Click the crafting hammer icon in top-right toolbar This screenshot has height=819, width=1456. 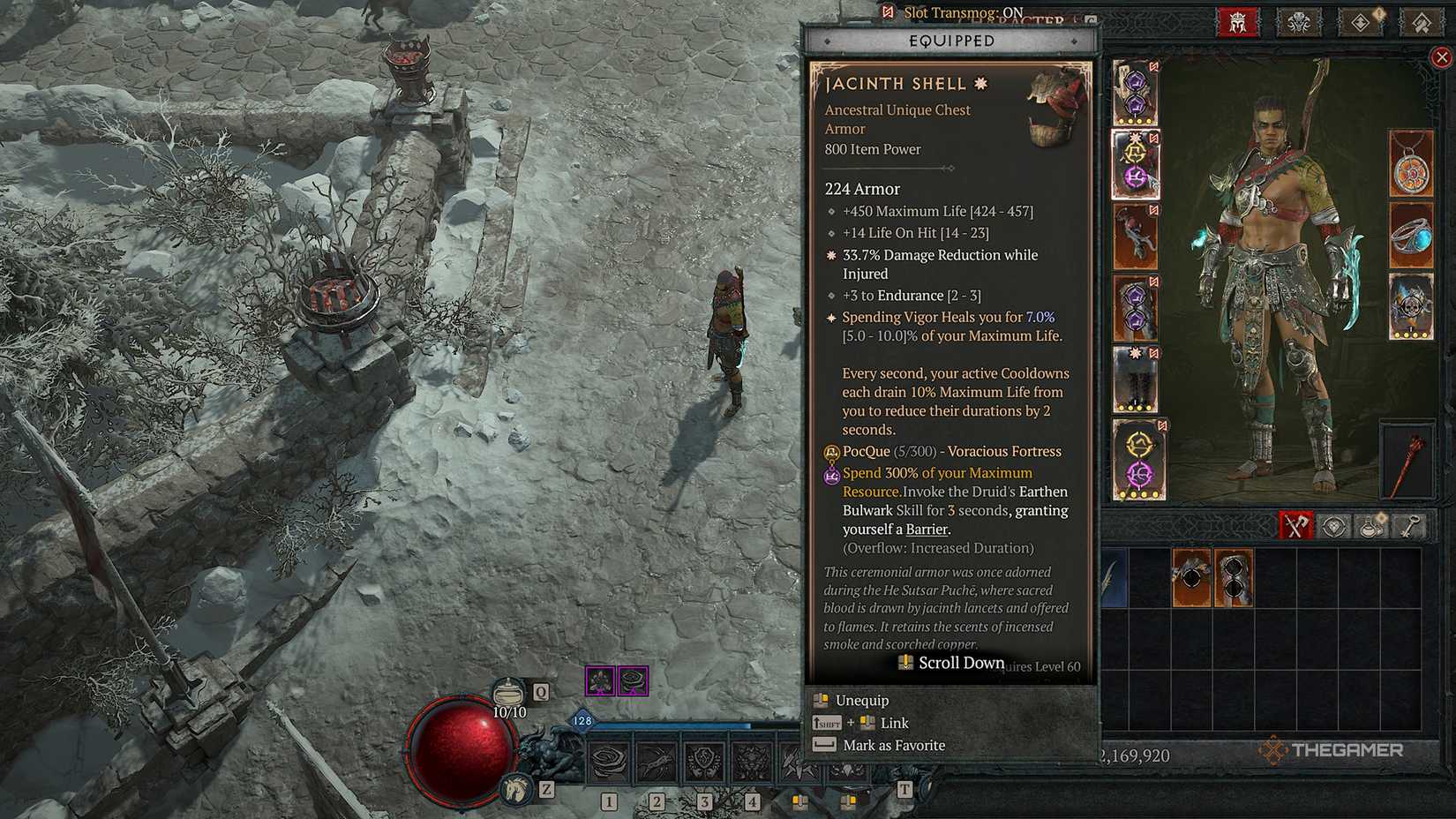1422,22
